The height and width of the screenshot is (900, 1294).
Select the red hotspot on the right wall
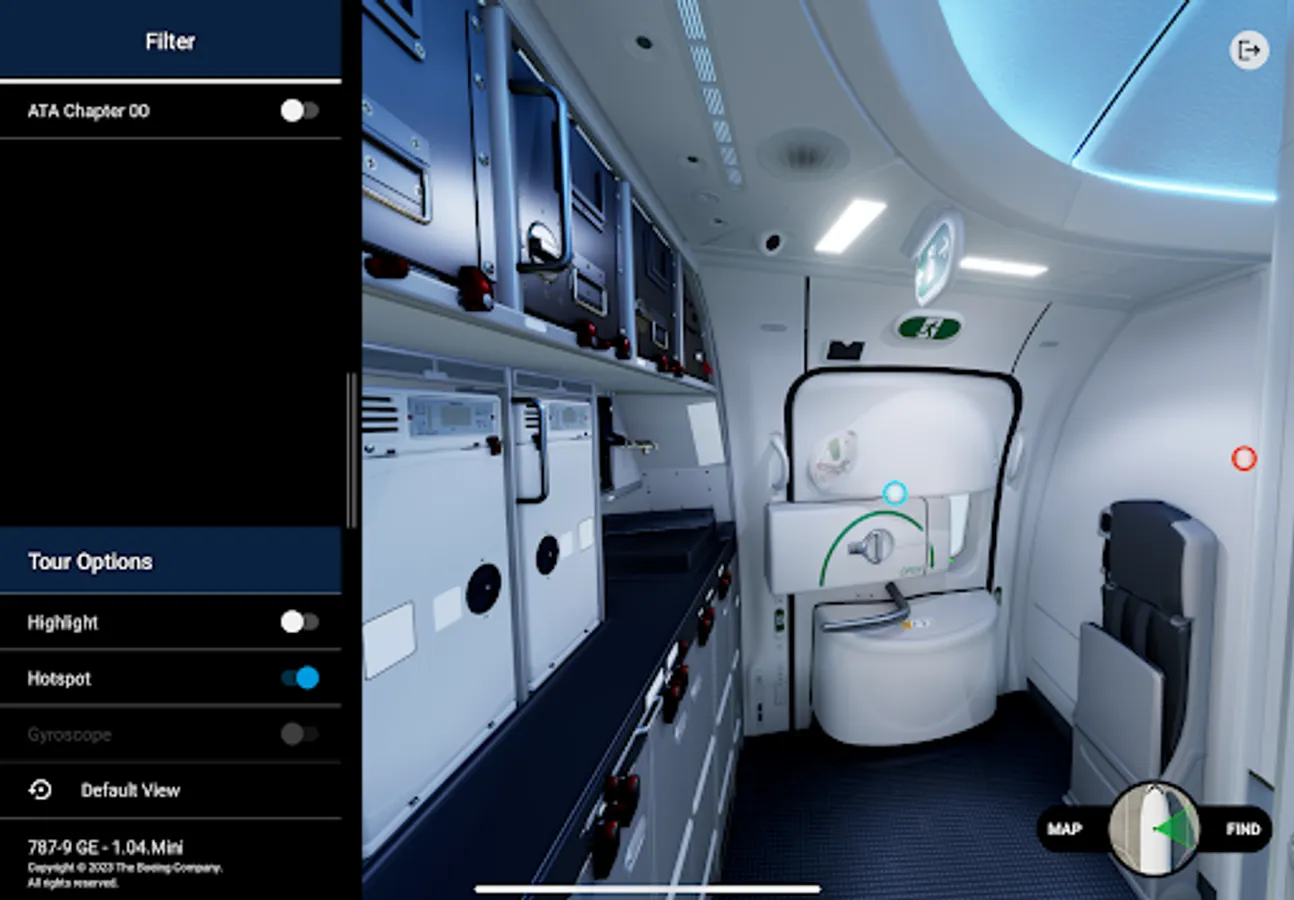pos(1244,458)
